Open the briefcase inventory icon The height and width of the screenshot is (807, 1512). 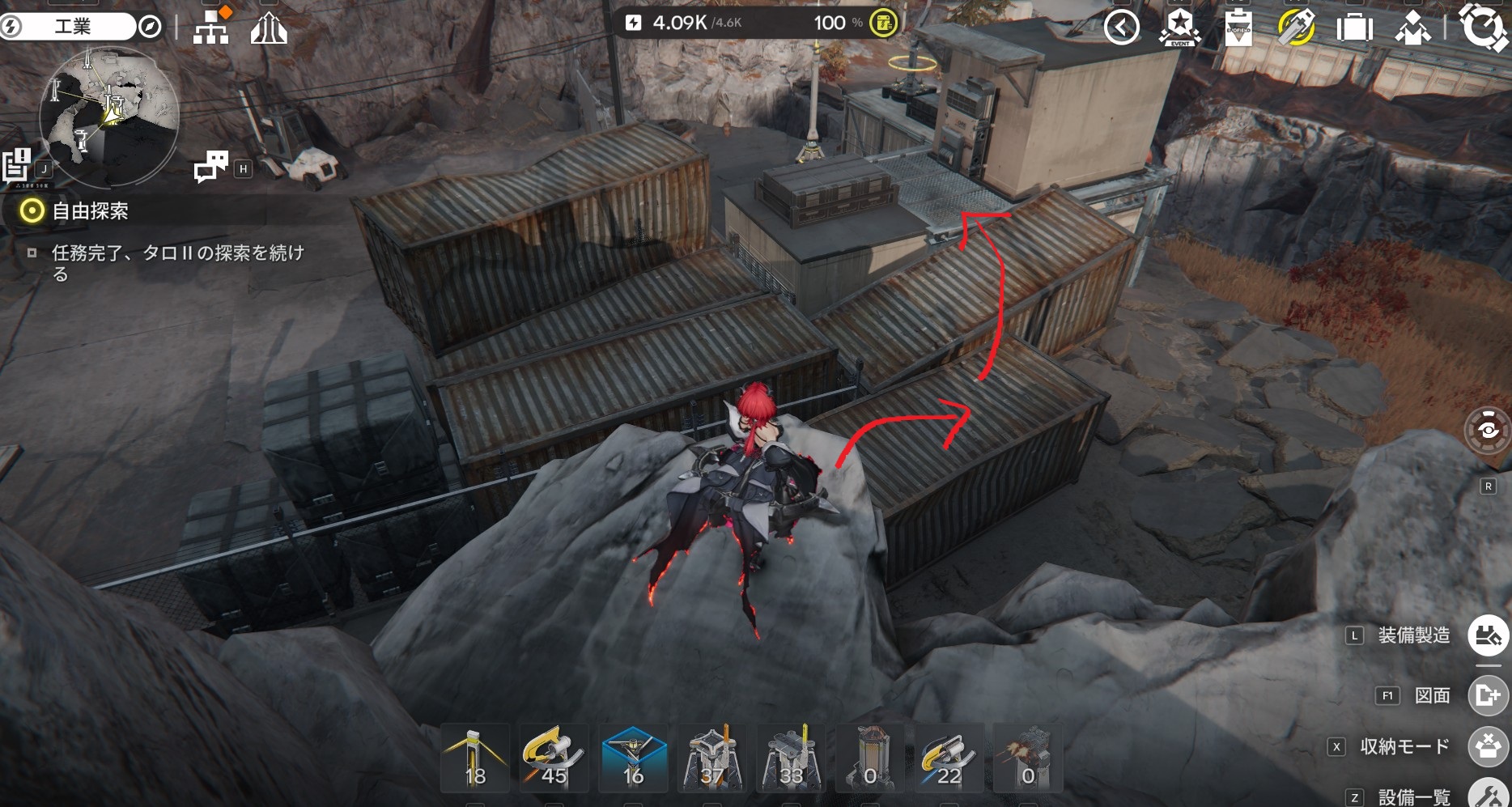pyautogui.click(x=1354, y=28)
